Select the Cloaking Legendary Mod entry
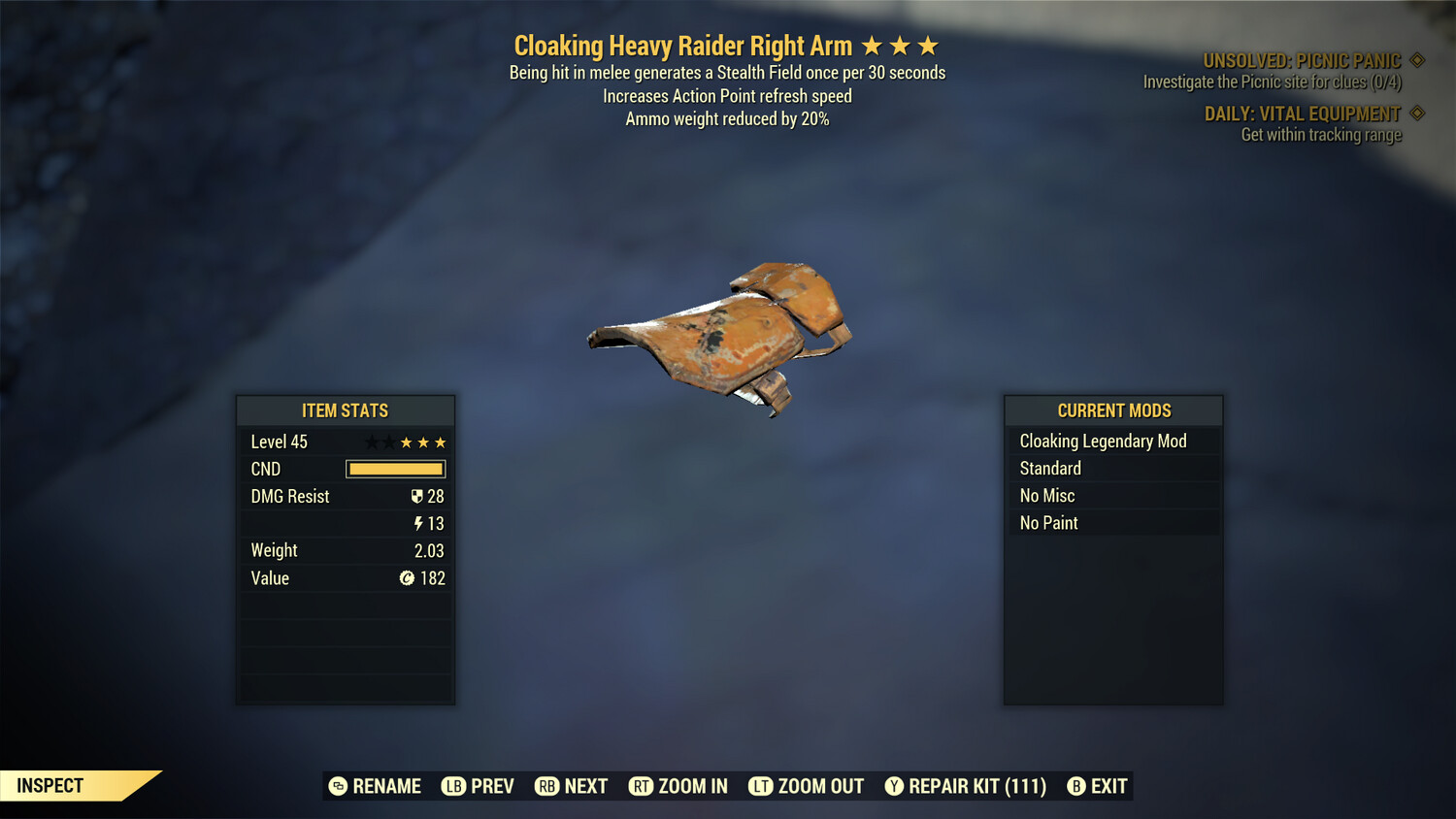 point(1103,441)
